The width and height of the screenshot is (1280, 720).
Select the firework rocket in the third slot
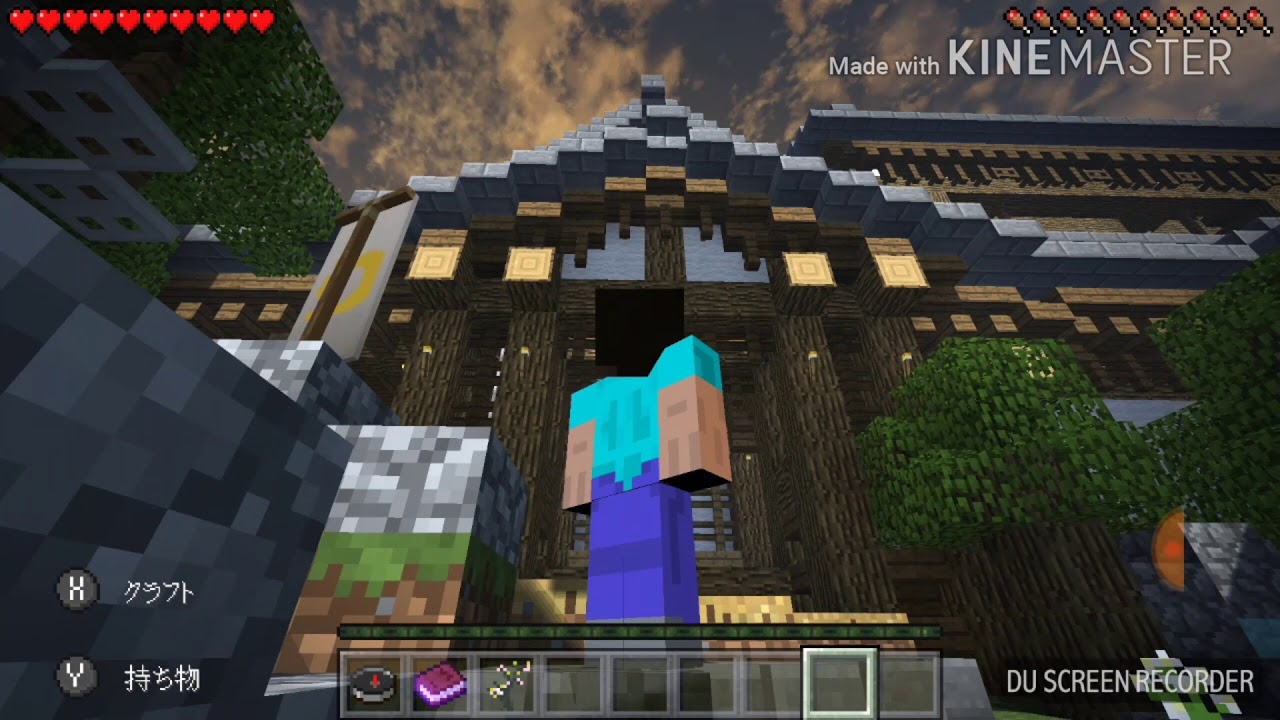508,684
